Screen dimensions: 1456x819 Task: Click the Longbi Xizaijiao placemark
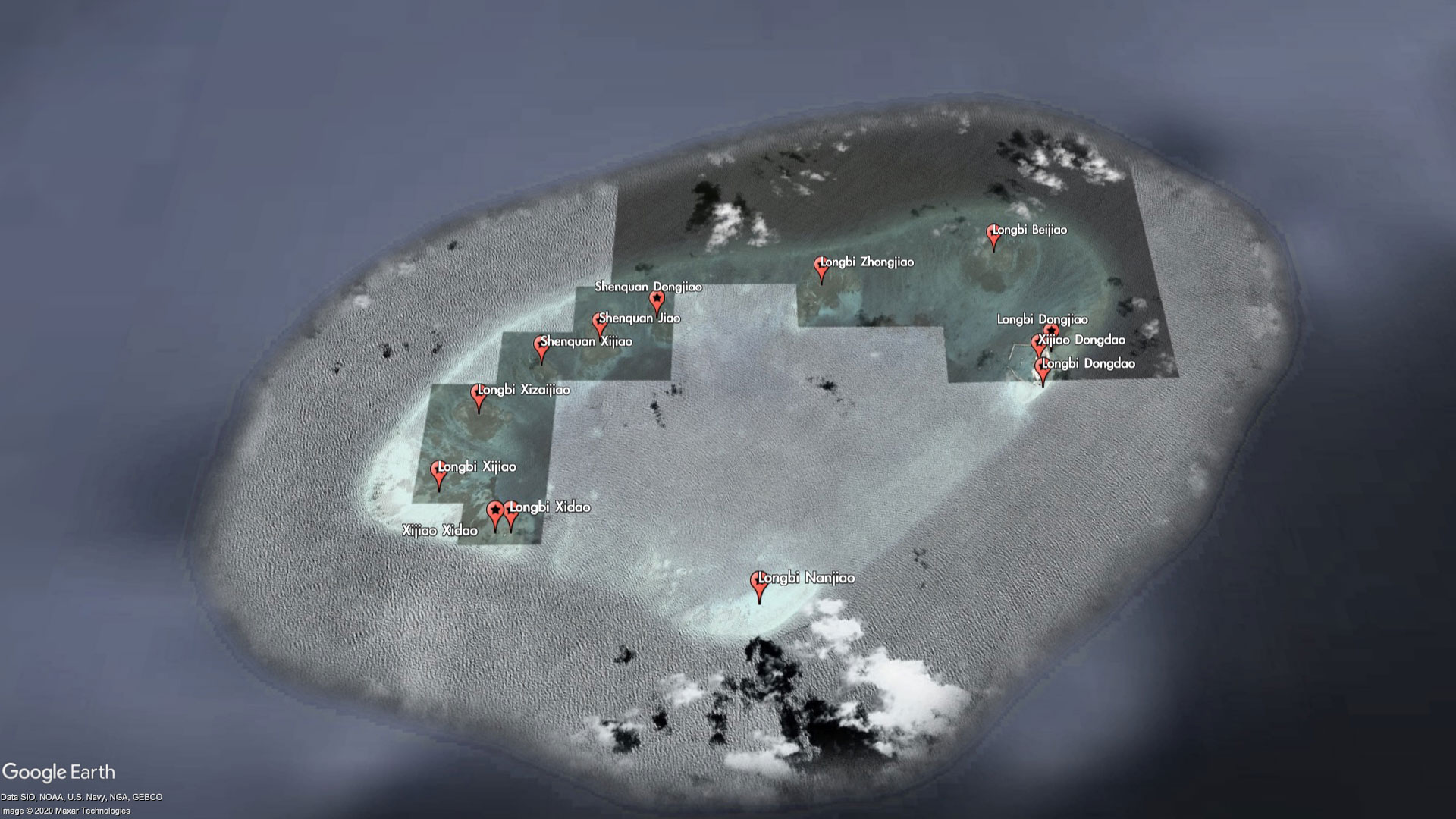[x=479, y=394]
